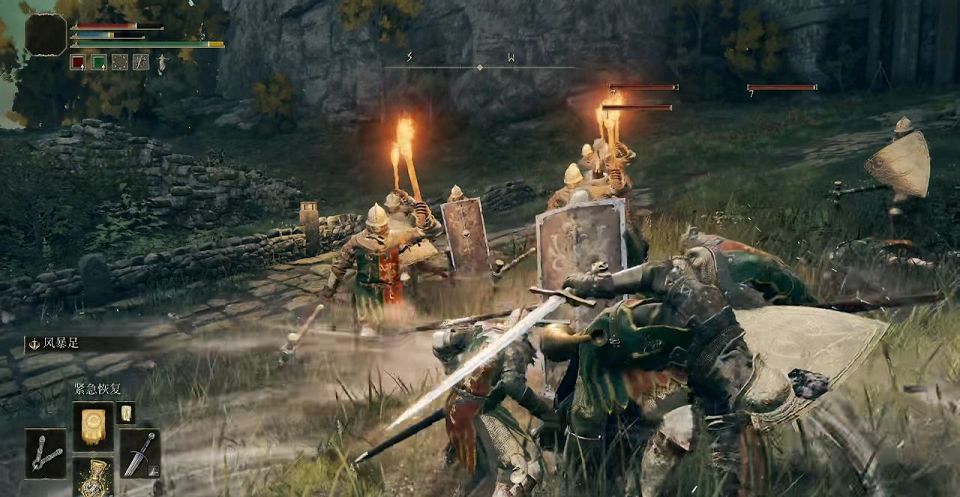Select the small next-spell slot
Image resolution: width=960 pixels, height=497 pixels.
pyautogui.click(x=126, y=413)
